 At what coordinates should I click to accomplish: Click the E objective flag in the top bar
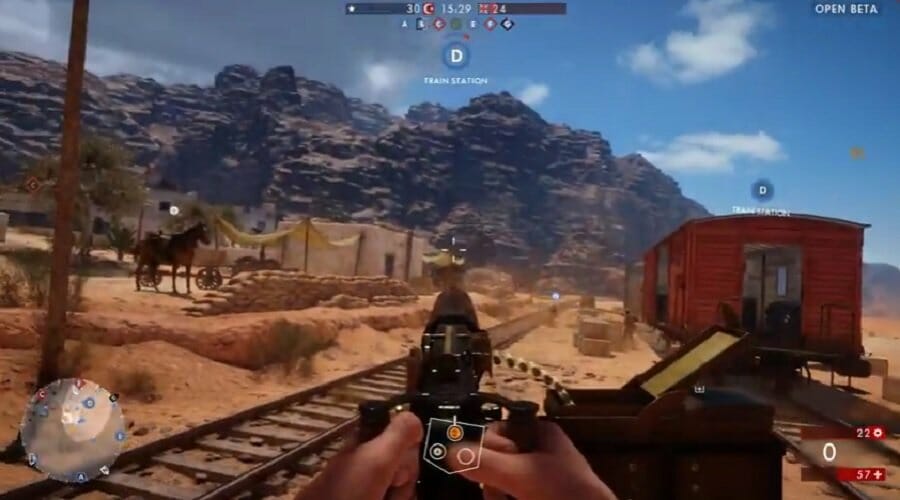tap(473, 24)
